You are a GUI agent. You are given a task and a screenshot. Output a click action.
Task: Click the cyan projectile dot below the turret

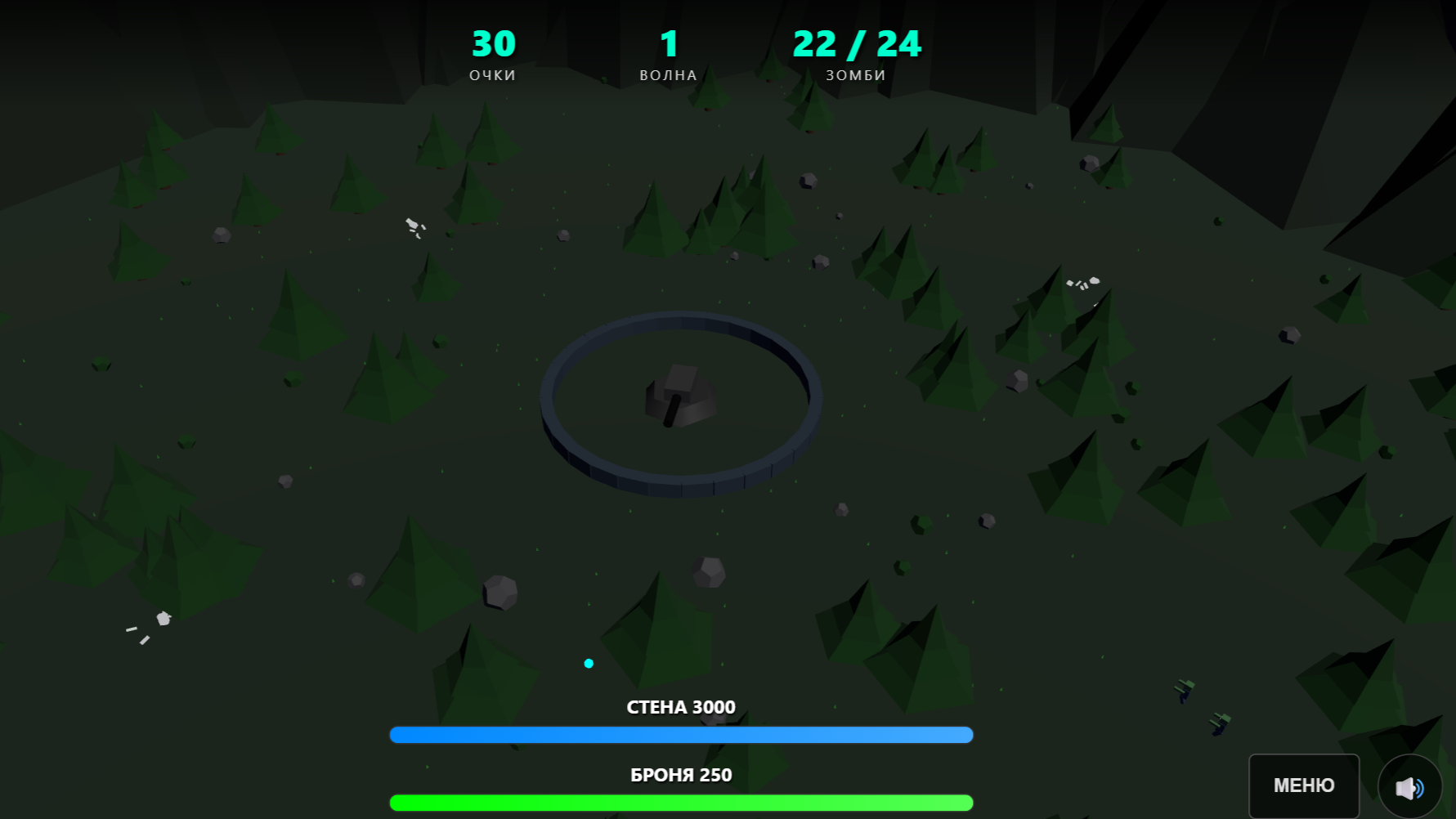588,664
